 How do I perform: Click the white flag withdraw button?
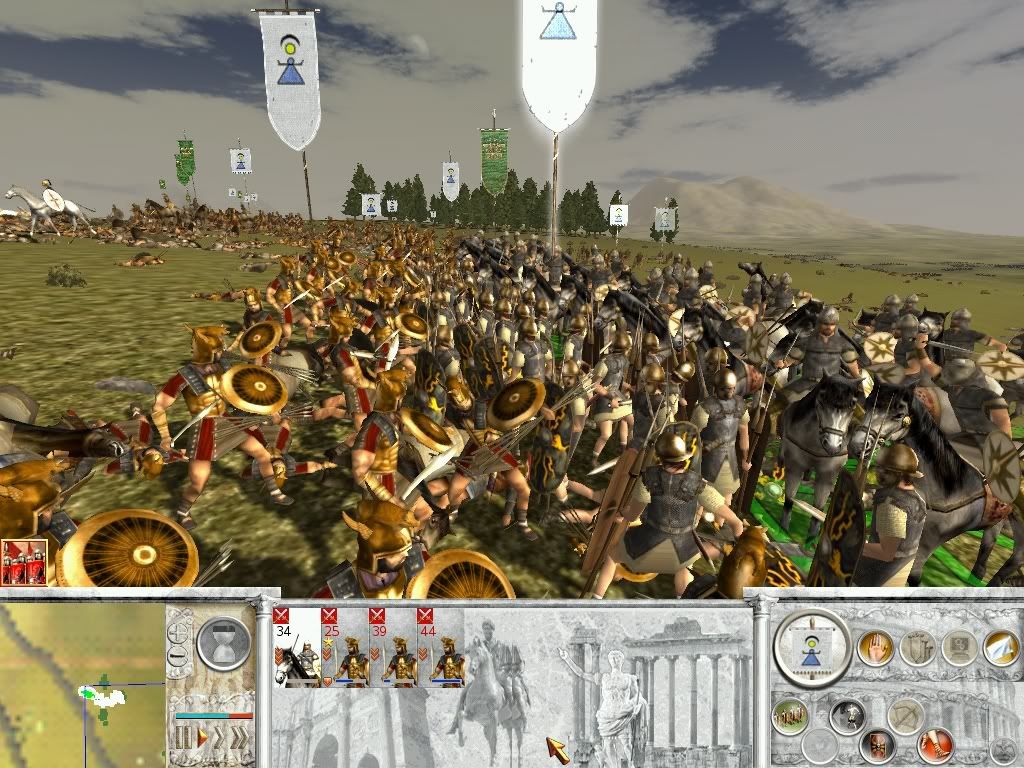1000,648
